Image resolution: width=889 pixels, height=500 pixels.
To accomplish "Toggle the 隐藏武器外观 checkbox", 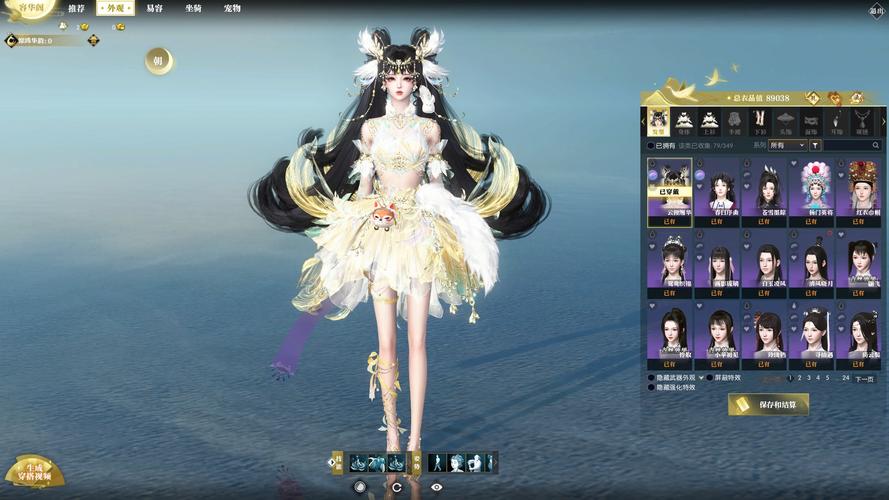I will 652,378.
